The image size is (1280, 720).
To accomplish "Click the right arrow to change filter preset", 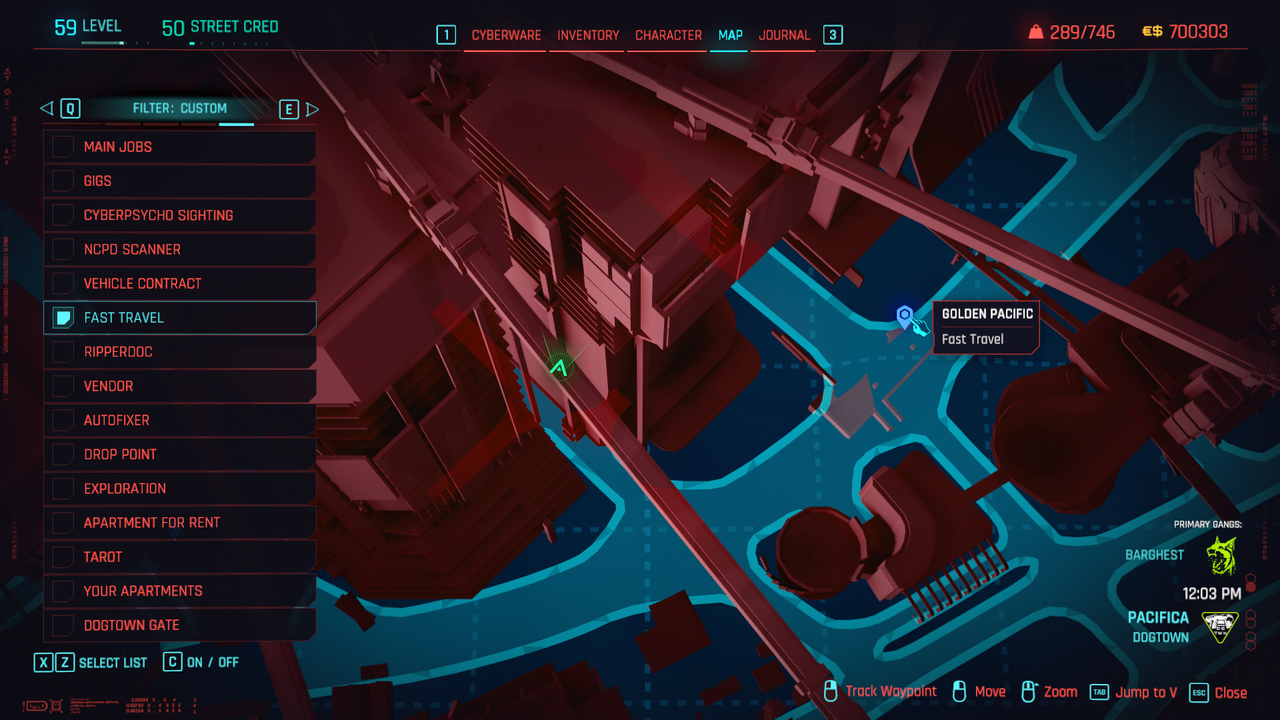I will click(x=312, y=109).
